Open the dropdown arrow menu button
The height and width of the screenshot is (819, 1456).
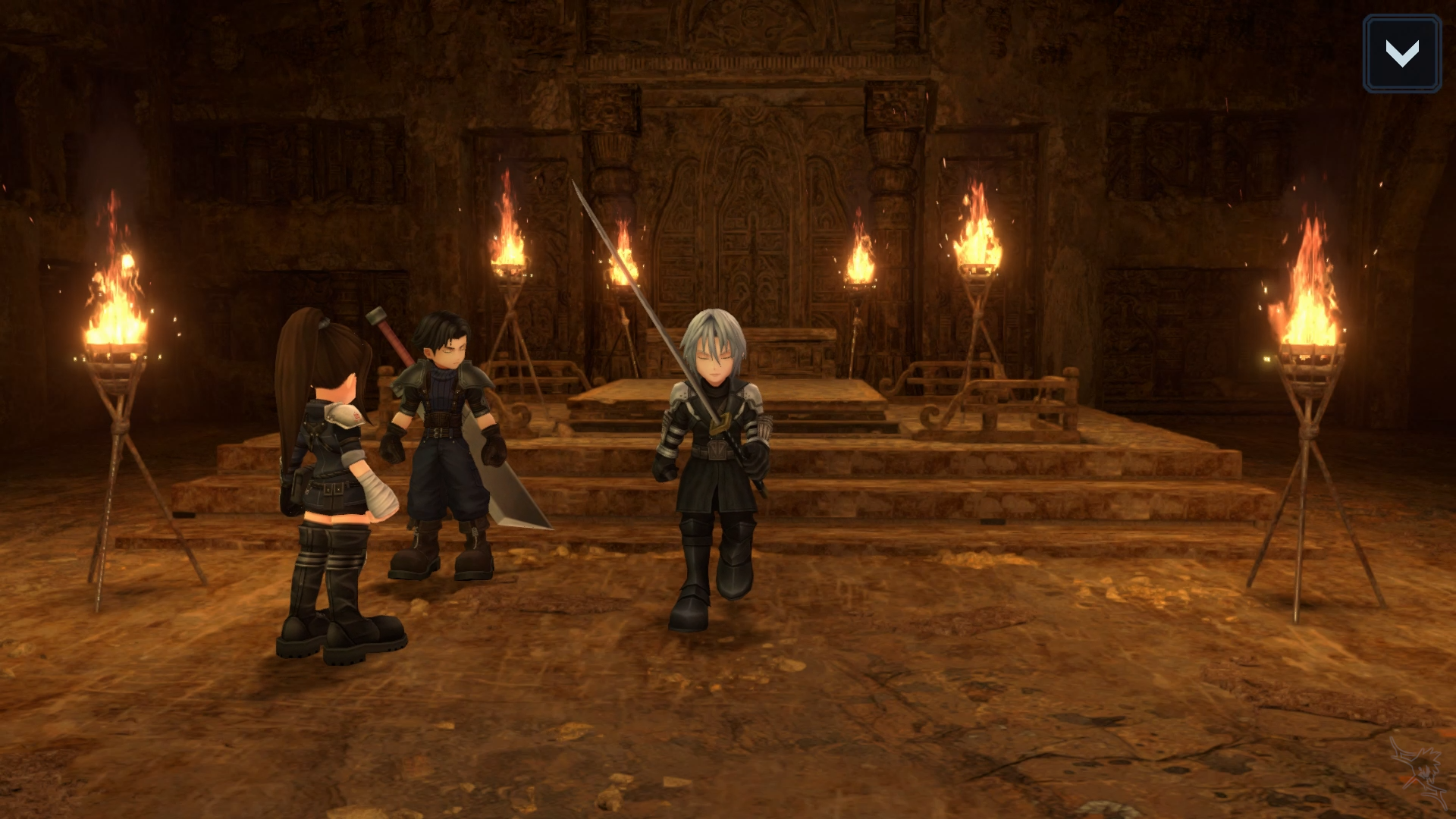pyautogui.click(x=1401, y=54)
